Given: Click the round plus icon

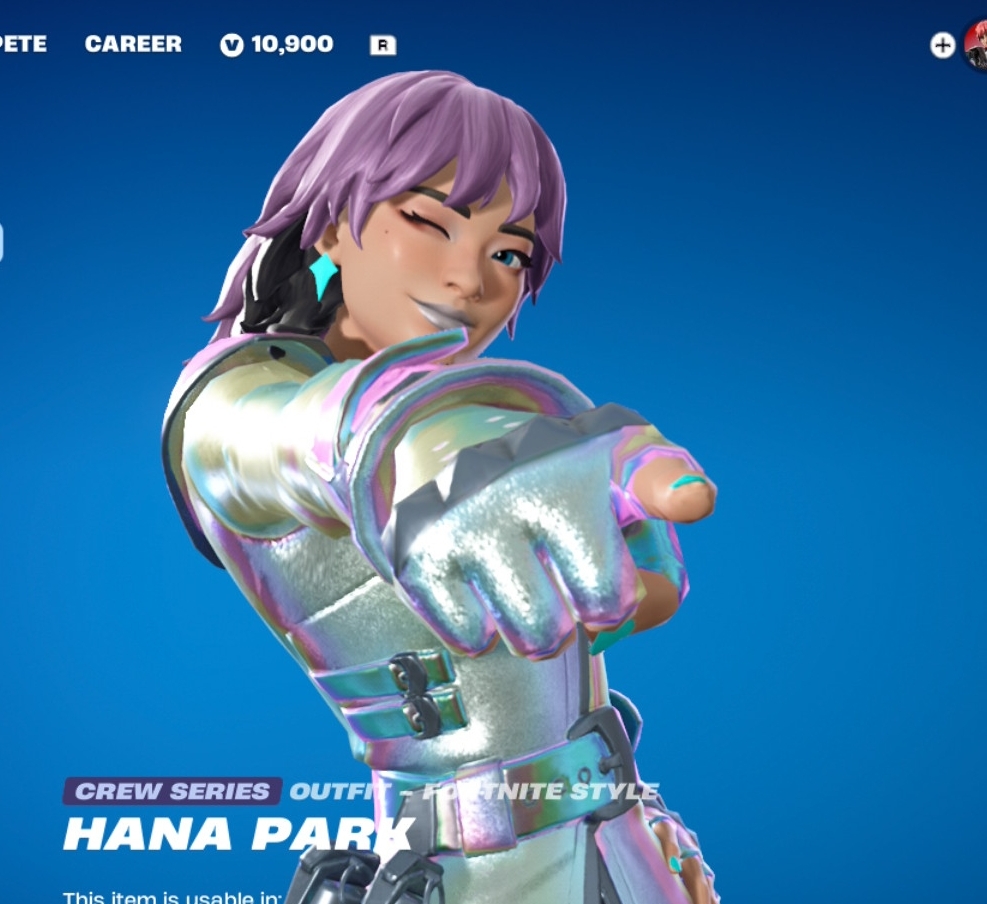Looking at the screenshot, I should (x=942, y=45).
